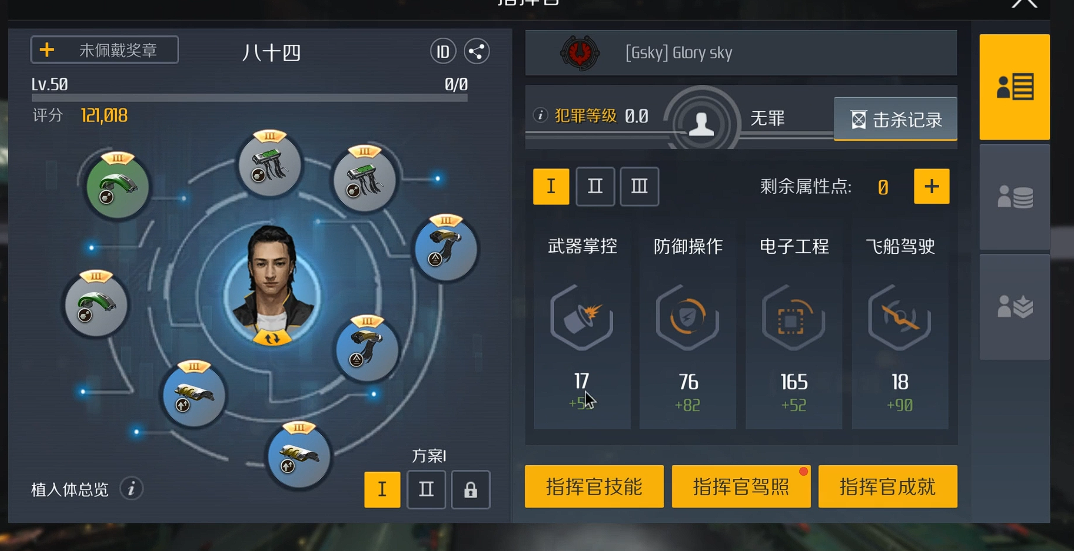The width and height of the screenshot is (1074, 551).
Task: Share the commander profile
Action: [x=477, y=51]
